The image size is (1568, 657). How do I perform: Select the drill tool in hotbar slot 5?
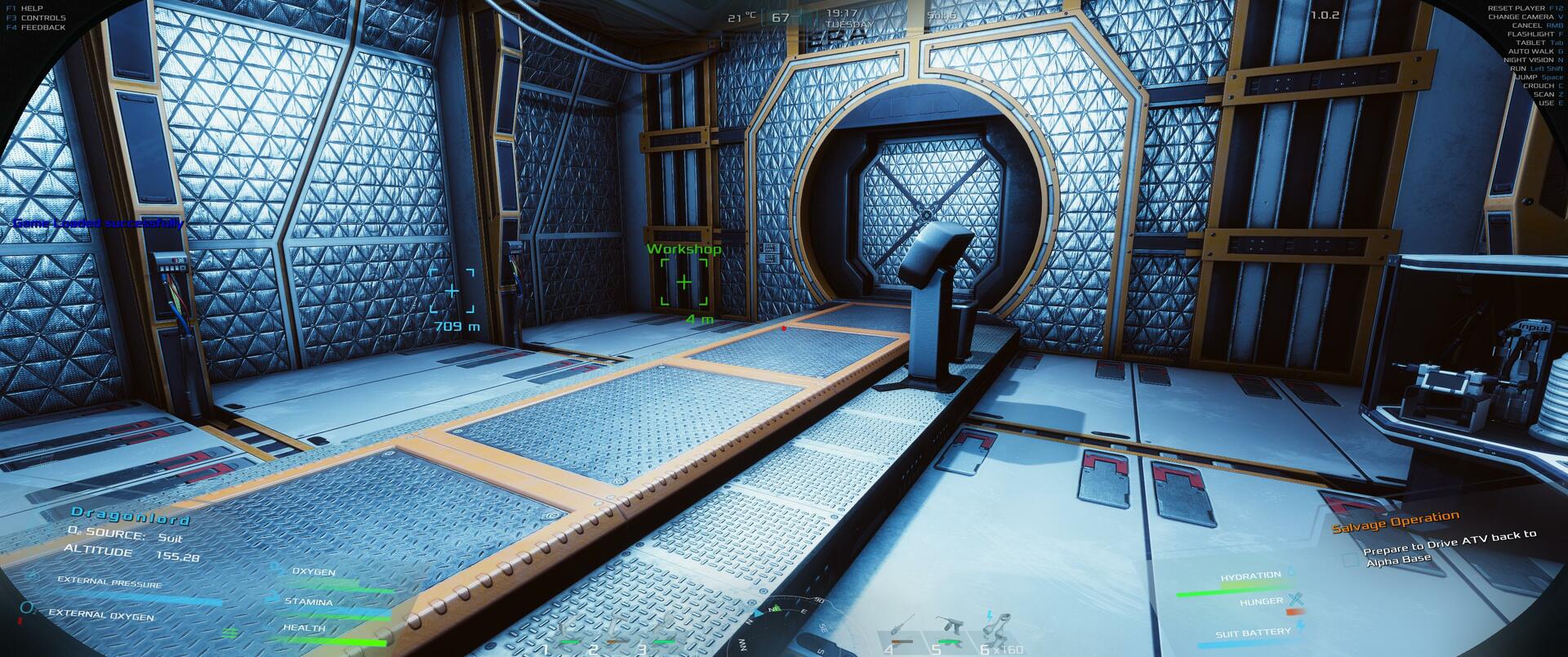[x=948, y=629]
